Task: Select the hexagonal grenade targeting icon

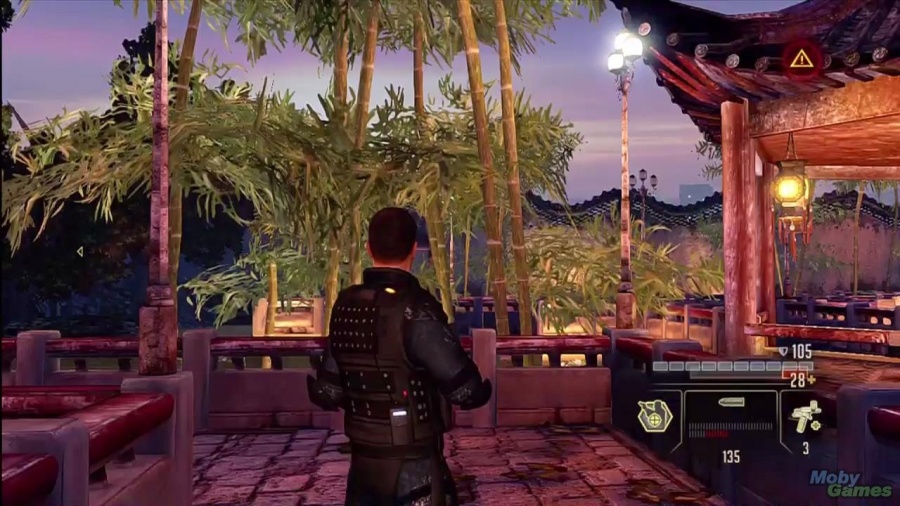Action: coord(655,414)
